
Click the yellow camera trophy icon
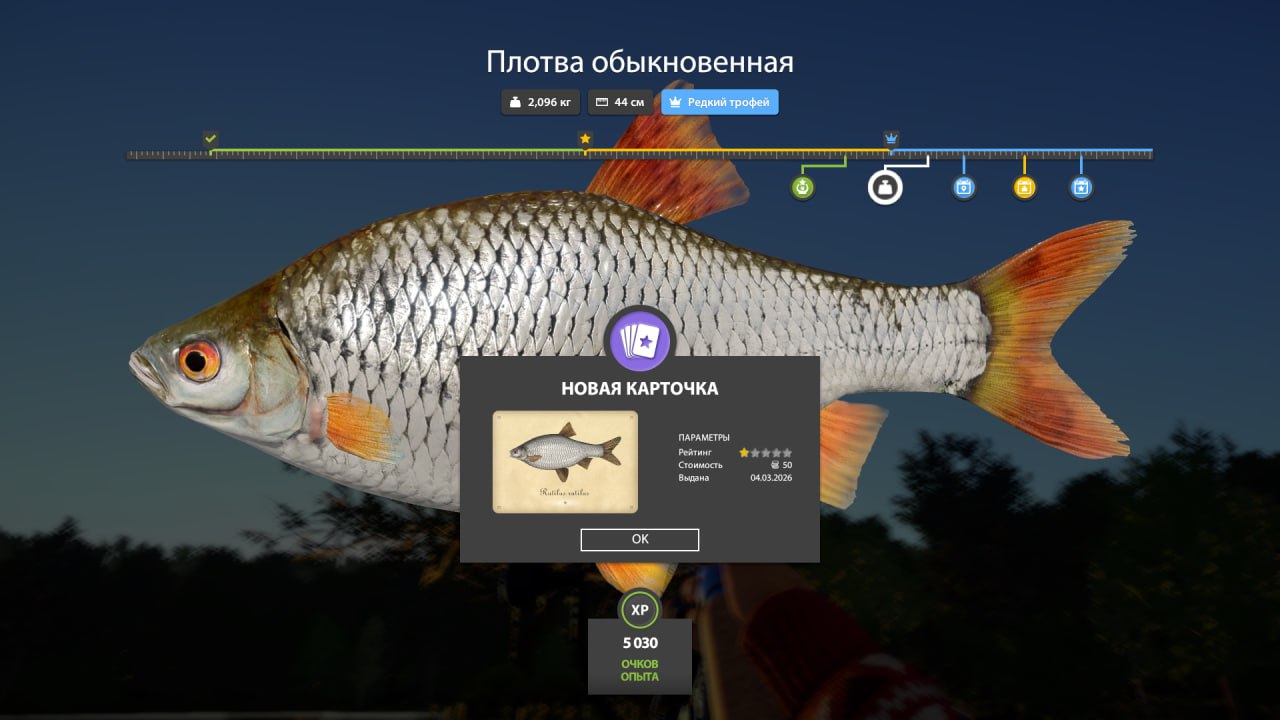click(1024, 187)
